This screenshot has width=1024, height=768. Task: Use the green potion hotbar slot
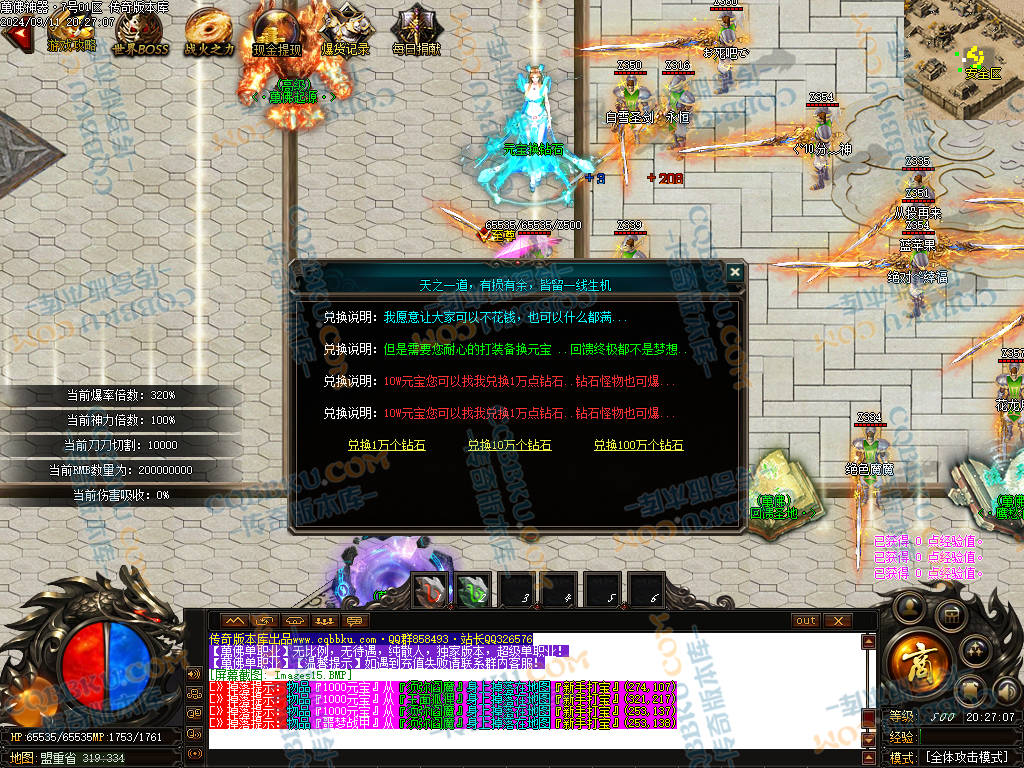pyautogui.click(x=473, y=590)
